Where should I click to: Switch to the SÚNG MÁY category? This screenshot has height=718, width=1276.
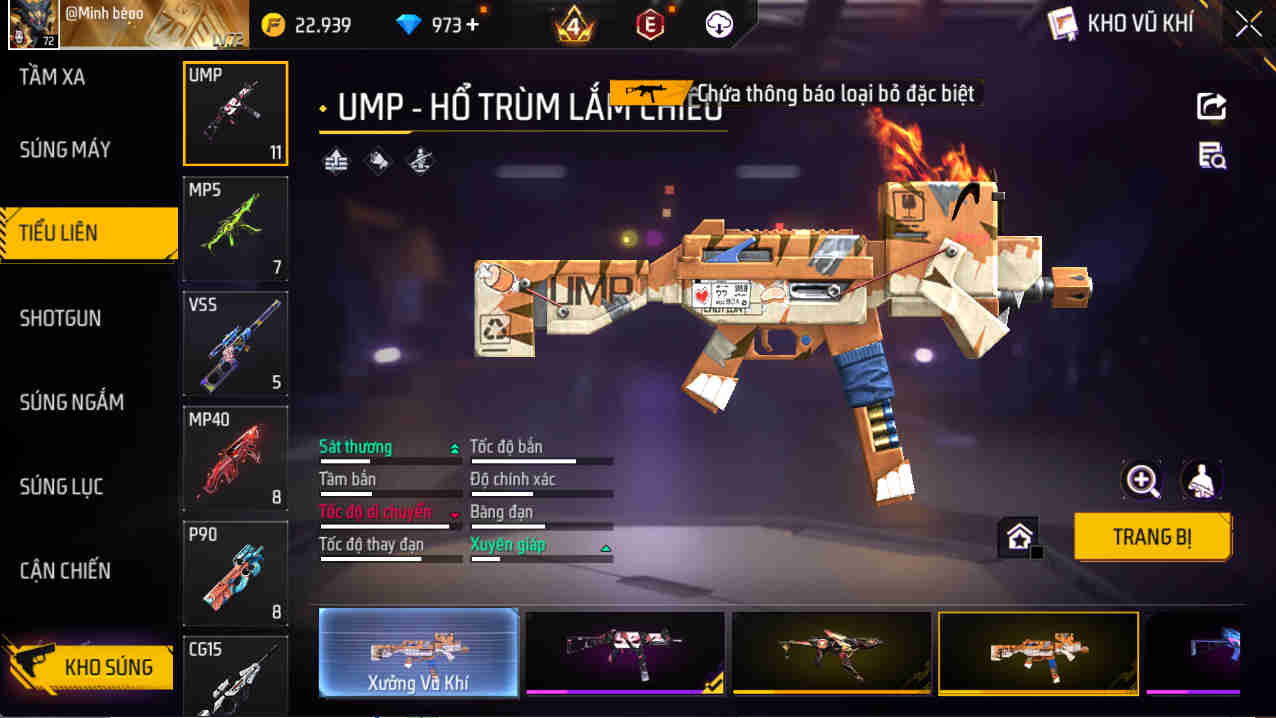click(x=65, y=150)
